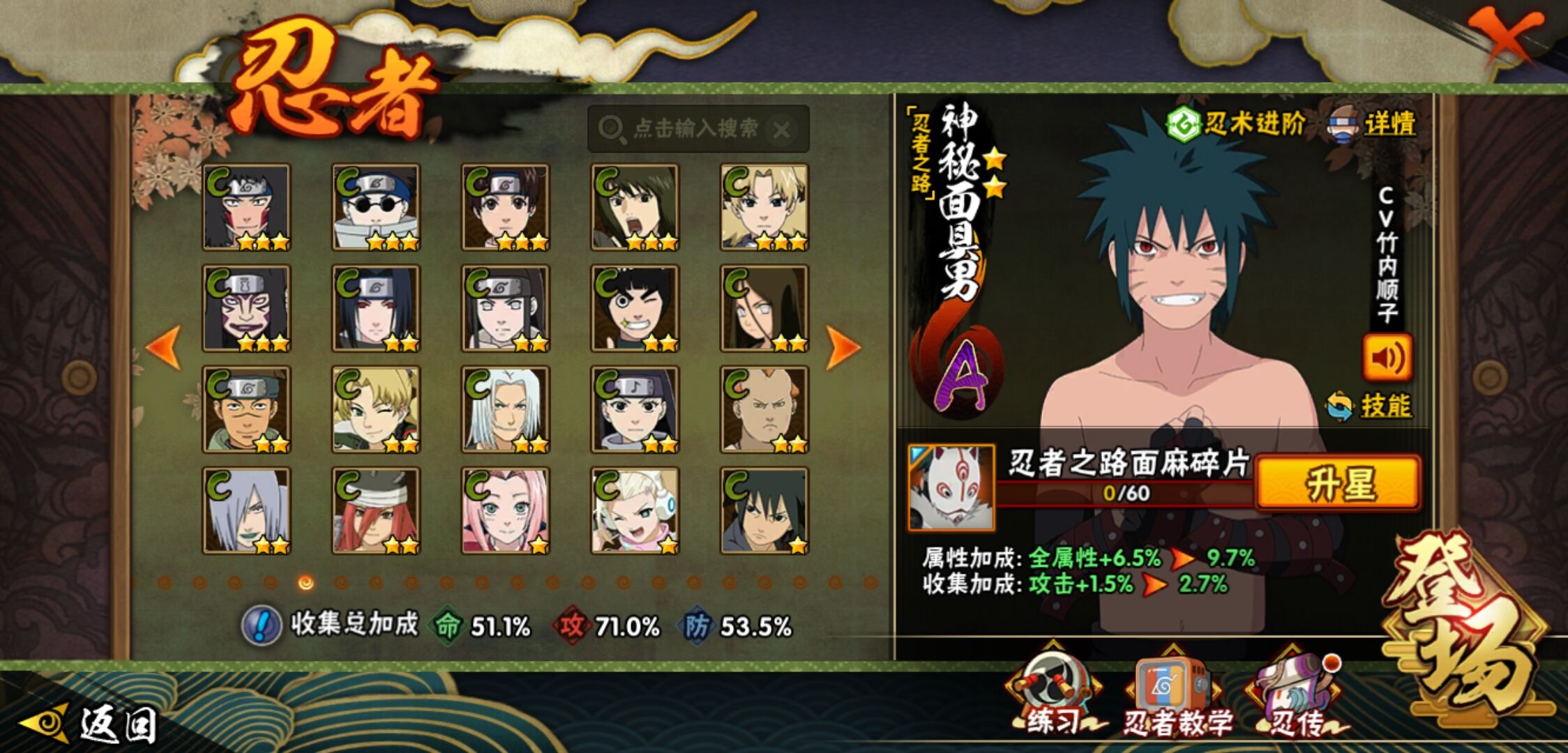Click the fox mask fragment icon
The width and height of the screenshot is (1568, 753).
click(x=951, y=488)
